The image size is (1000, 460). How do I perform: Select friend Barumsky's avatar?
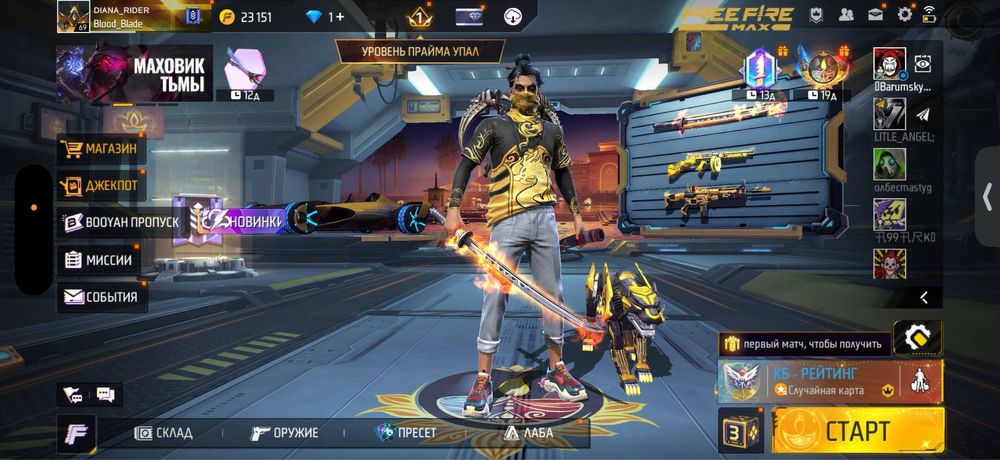tap(890, 63)
